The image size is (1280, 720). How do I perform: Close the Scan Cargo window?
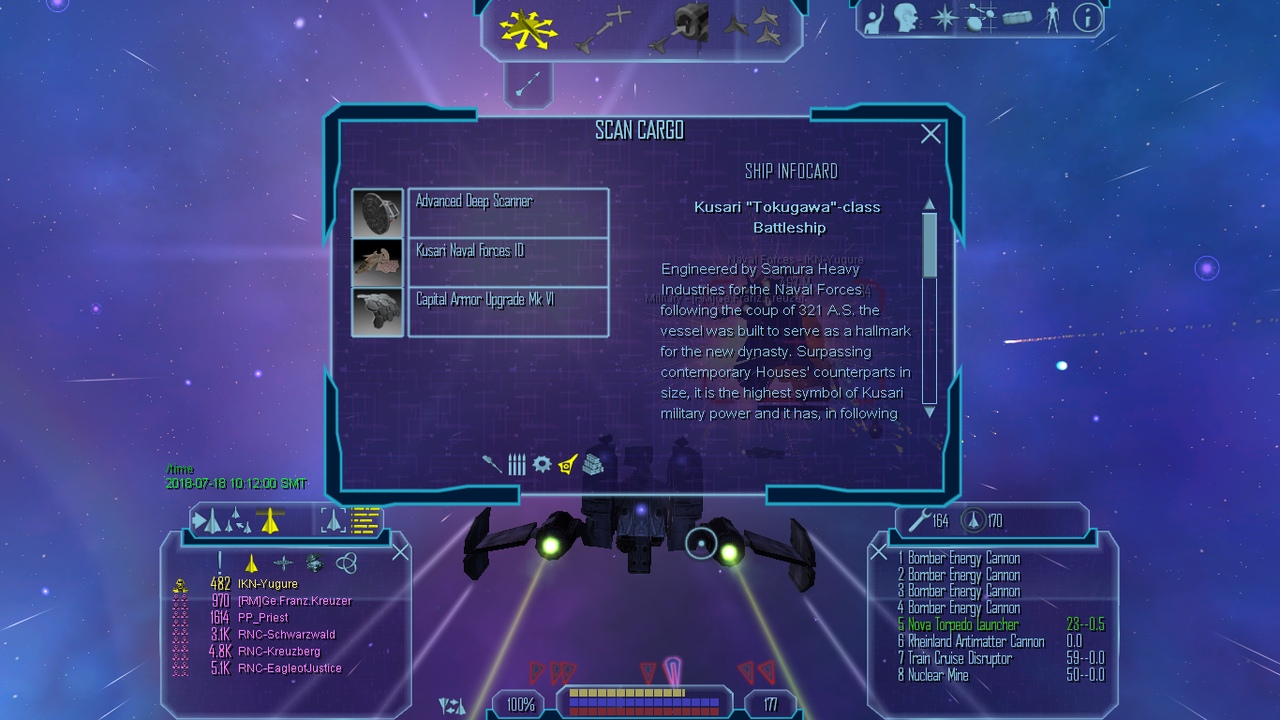931,134
